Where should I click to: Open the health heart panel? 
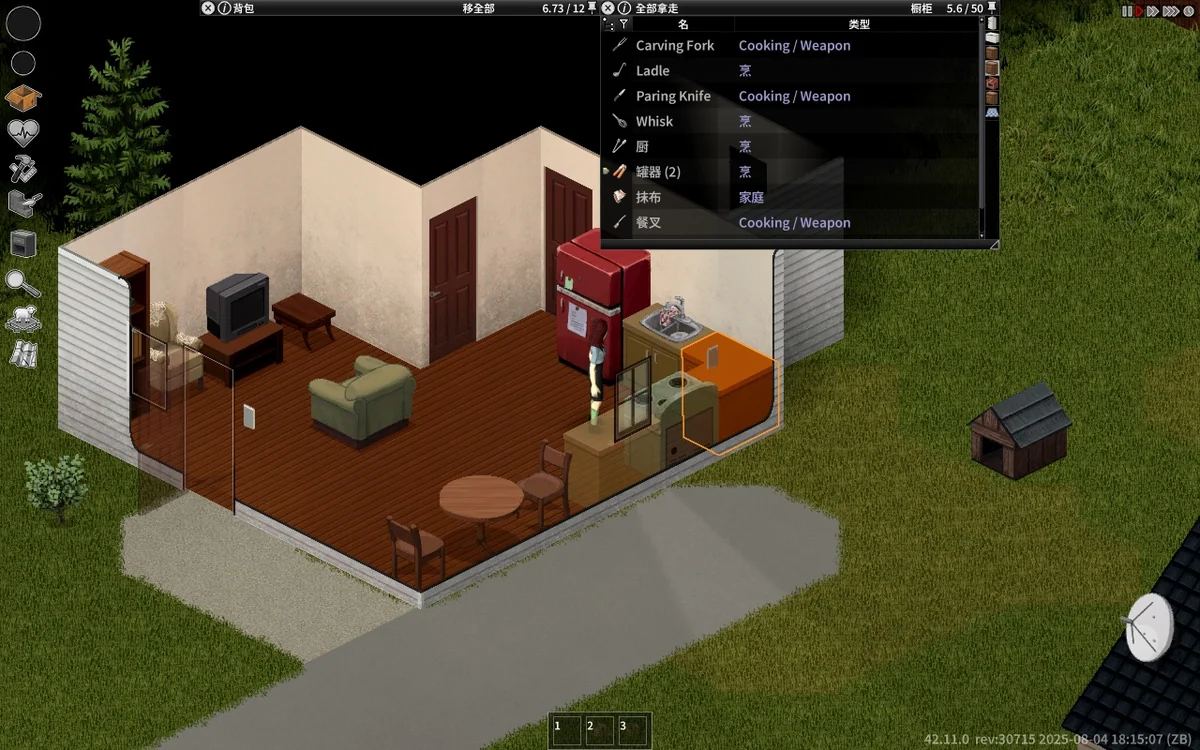point(23,132)
